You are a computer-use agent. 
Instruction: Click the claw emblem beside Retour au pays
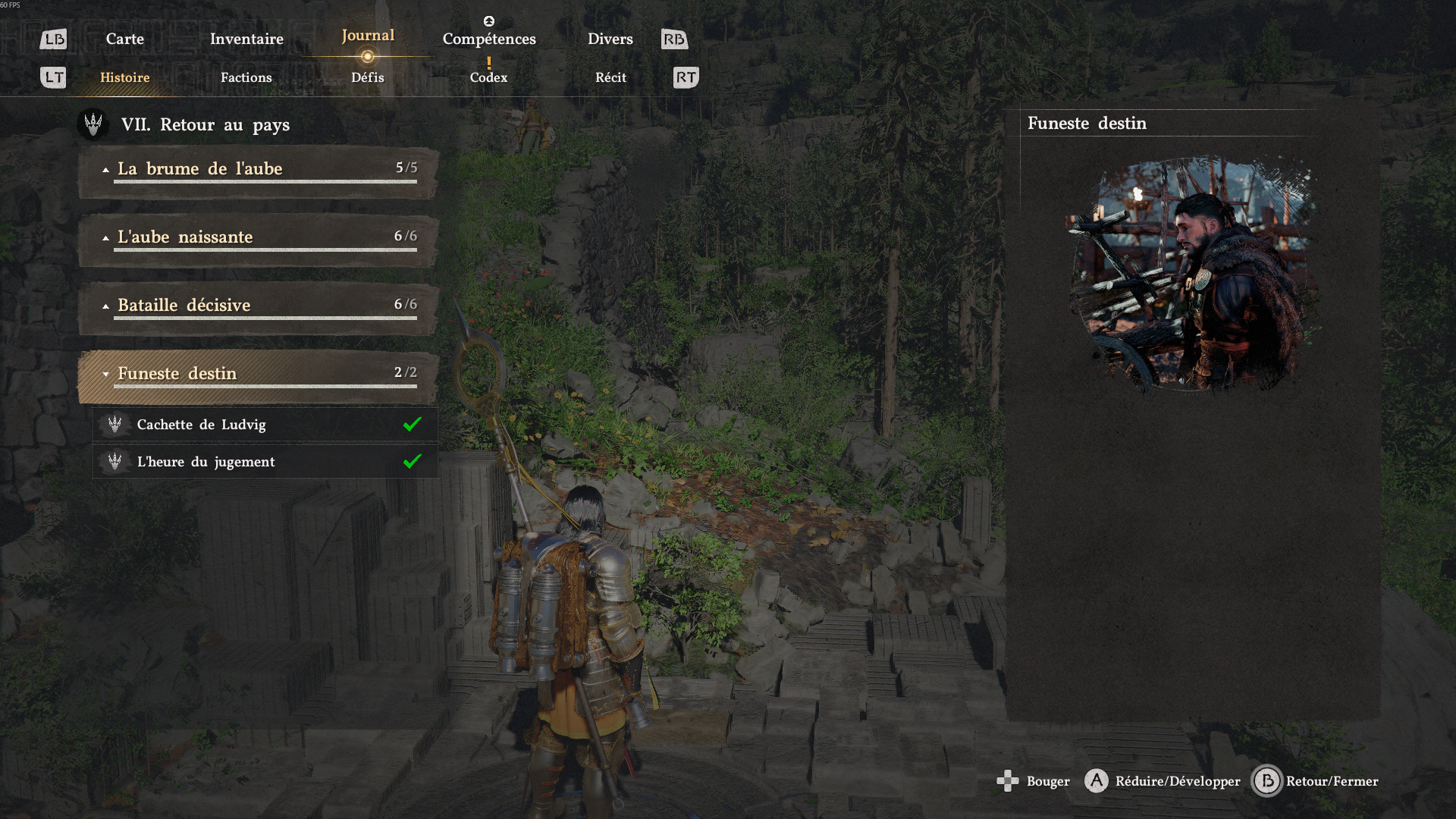coord(93,124)
